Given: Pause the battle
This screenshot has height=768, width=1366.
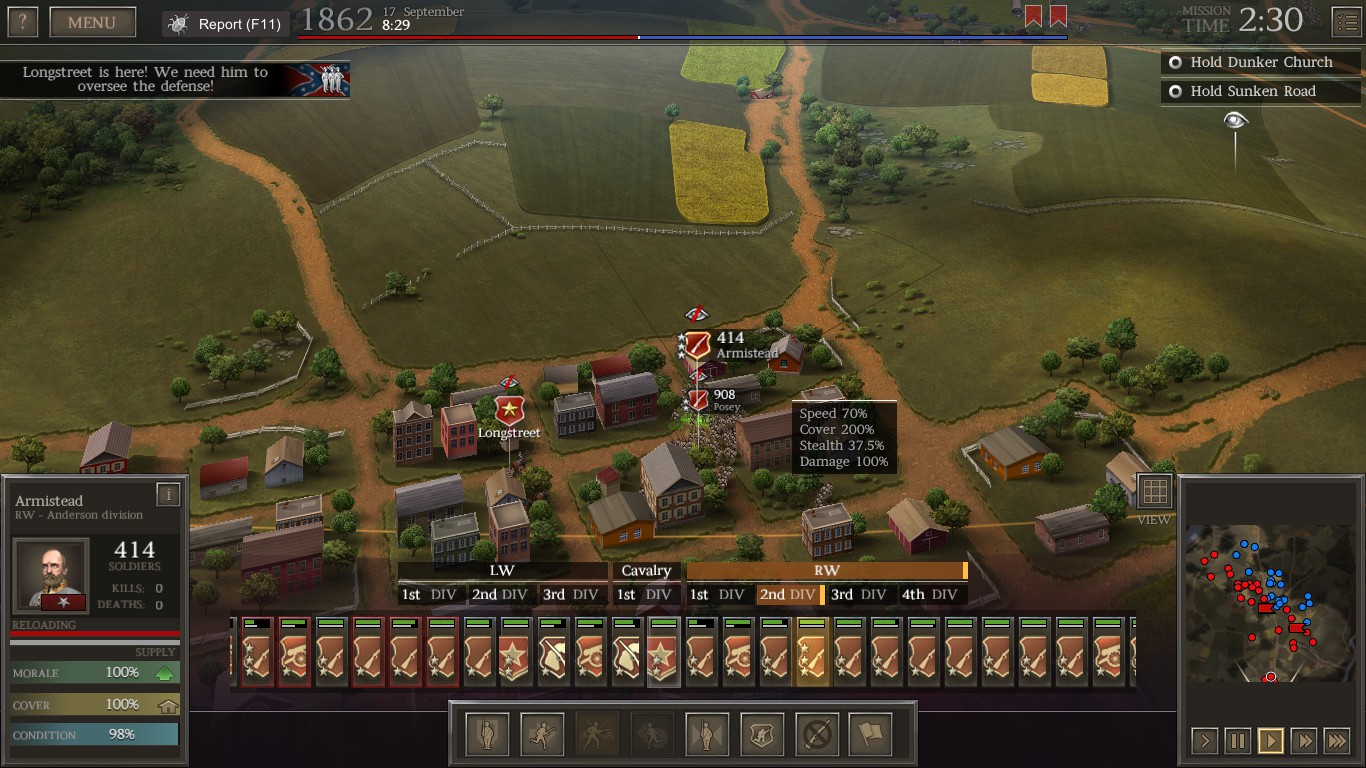Looking at the screenshot, I should point(1237,741).
